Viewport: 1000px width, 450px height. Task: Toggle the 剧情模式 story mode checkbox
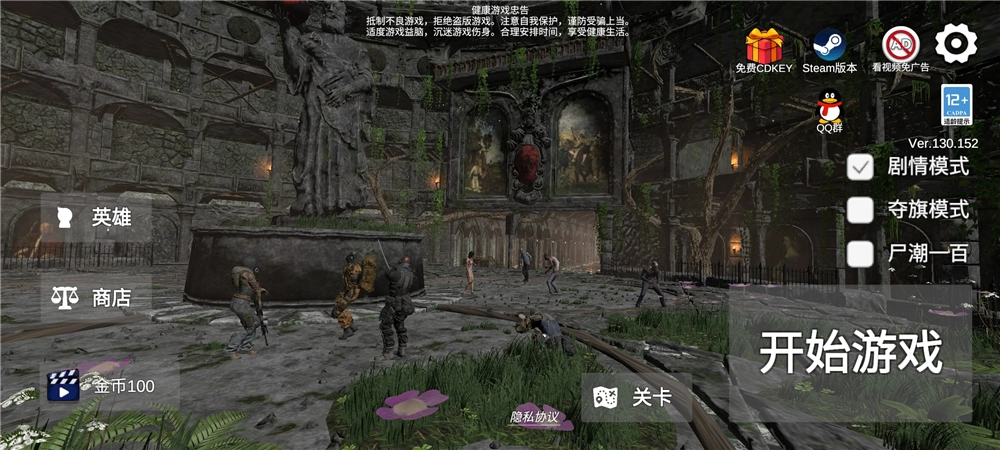[860, 167]
